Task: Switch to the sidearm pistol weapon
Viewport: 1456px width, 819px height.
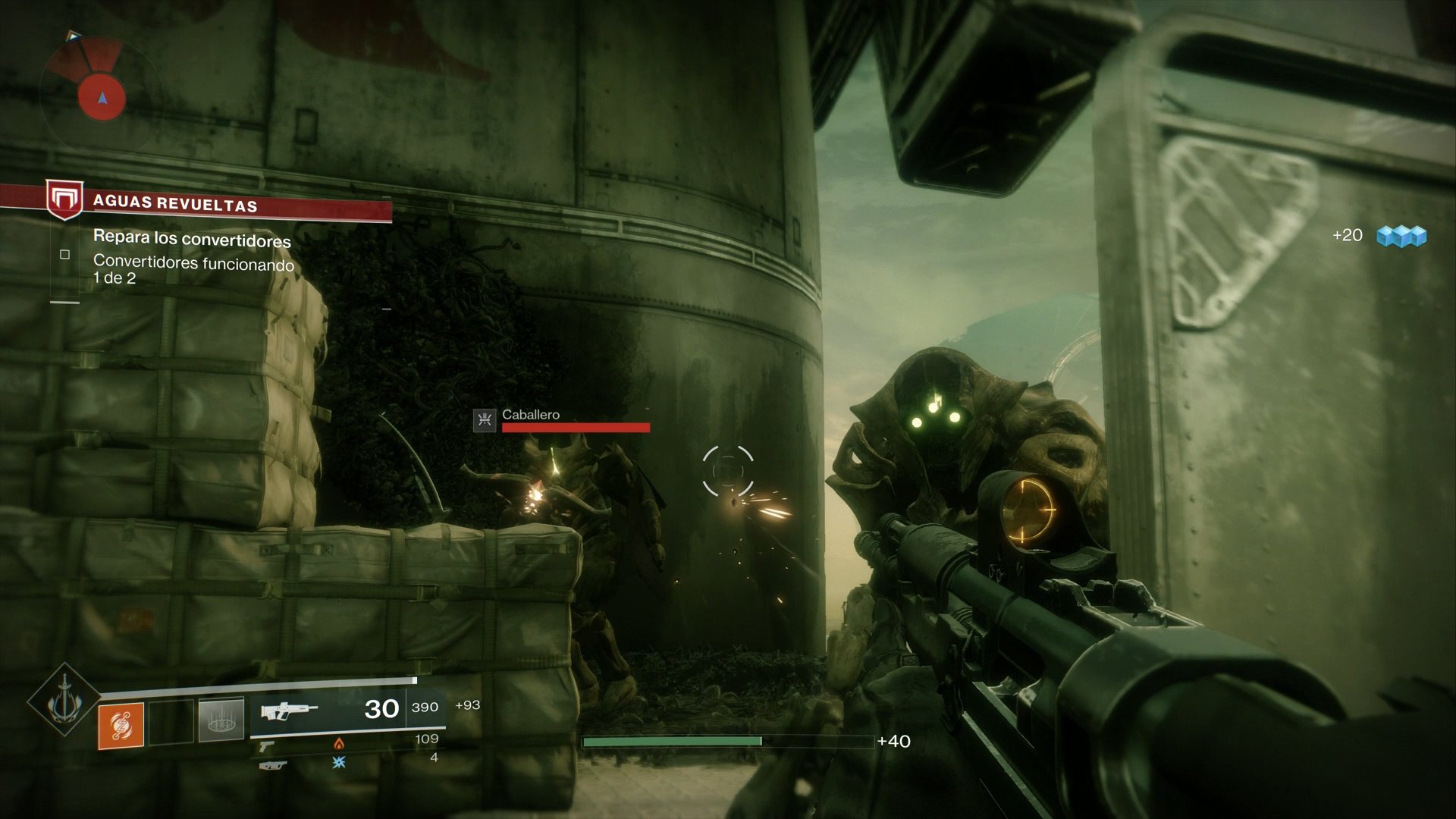Action: pyautogui.click(x=266, y=746)
